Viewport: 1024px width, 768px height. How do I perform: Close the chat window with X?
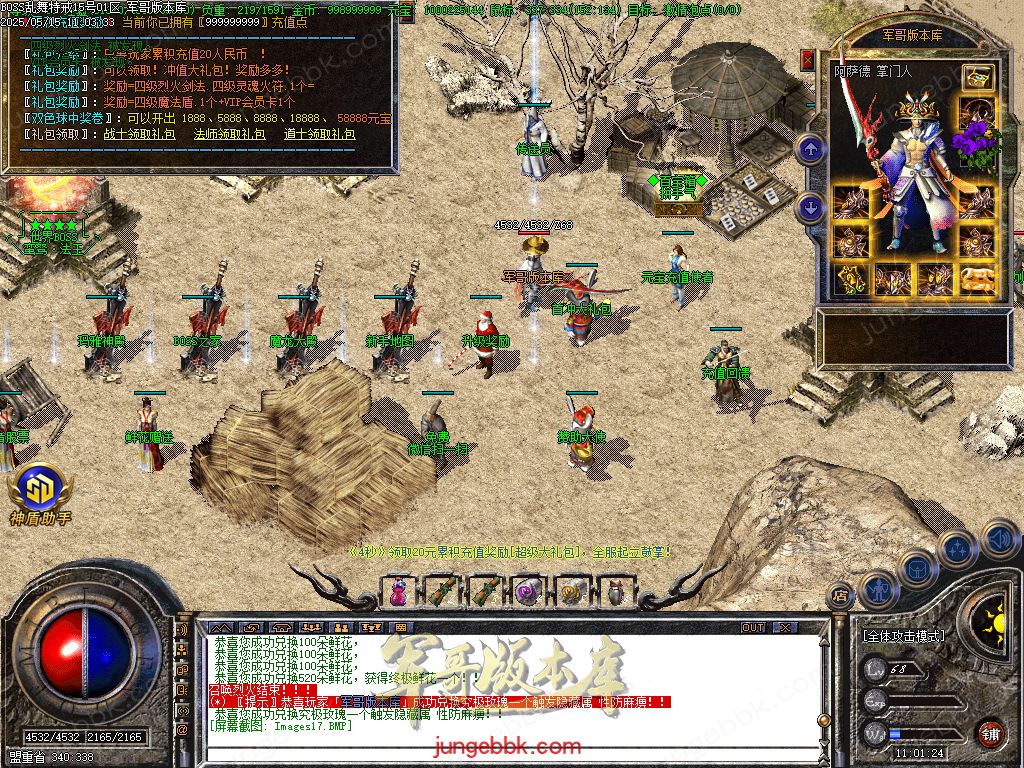click(785, 627)
